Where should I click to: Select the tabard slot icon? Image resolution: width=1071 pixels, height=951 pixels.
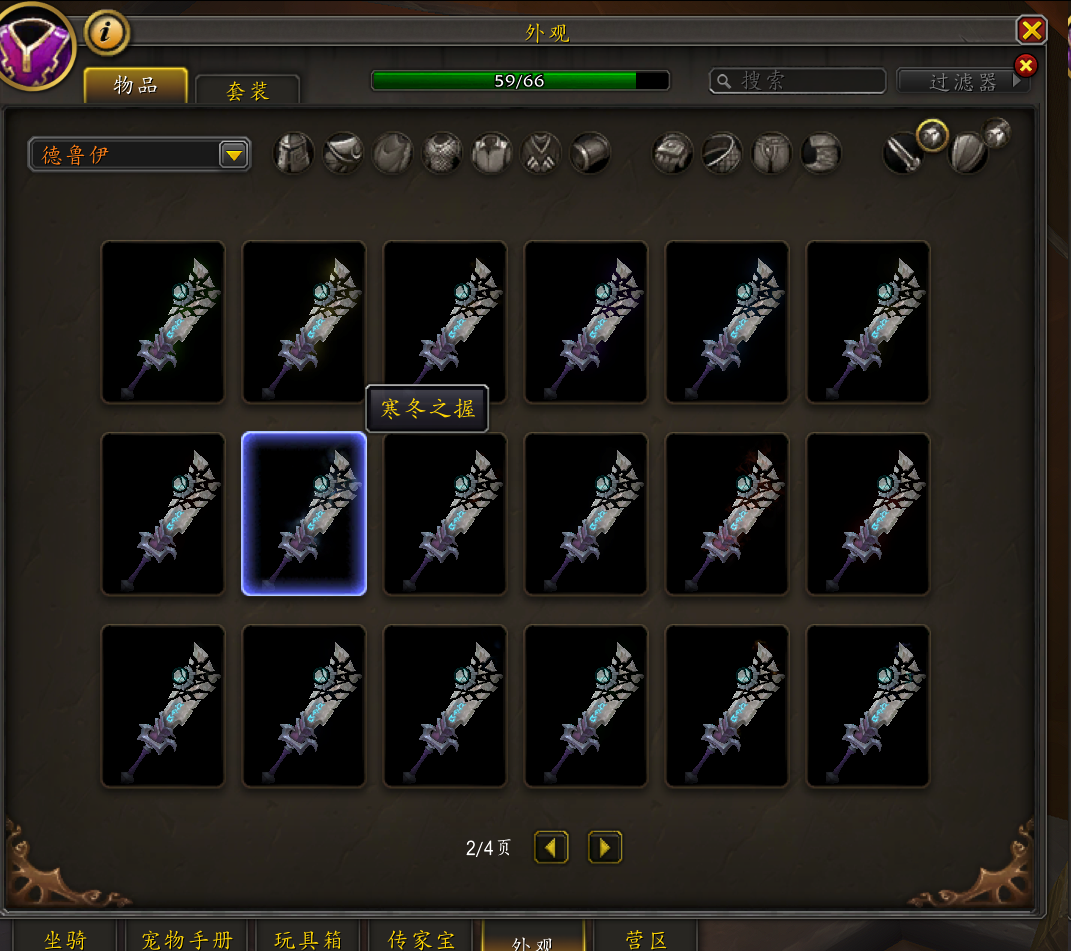click(x=541, y=154)
